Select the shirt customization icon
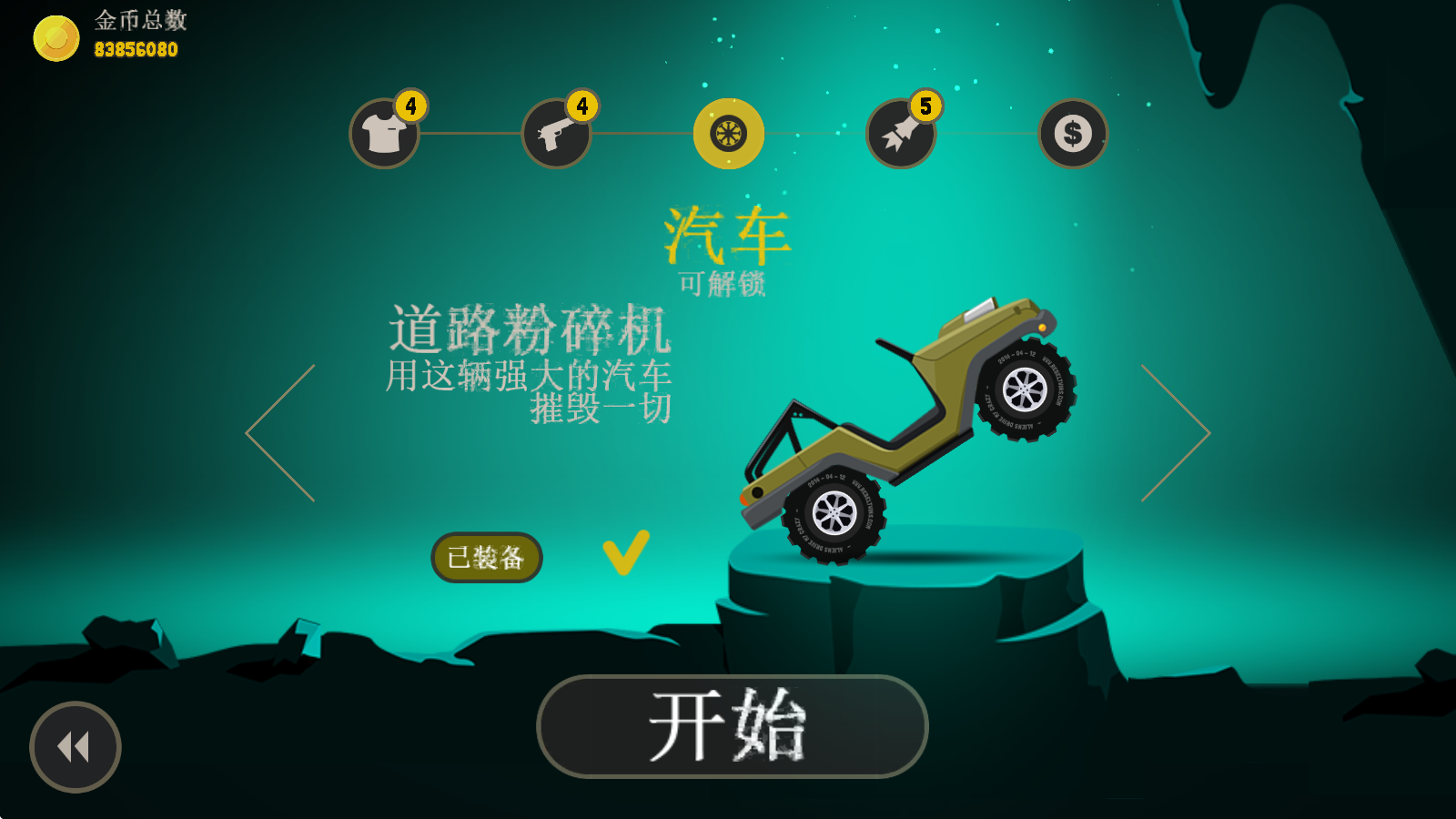This screenshot has height=819, width=1456. (x=383, y=134)
